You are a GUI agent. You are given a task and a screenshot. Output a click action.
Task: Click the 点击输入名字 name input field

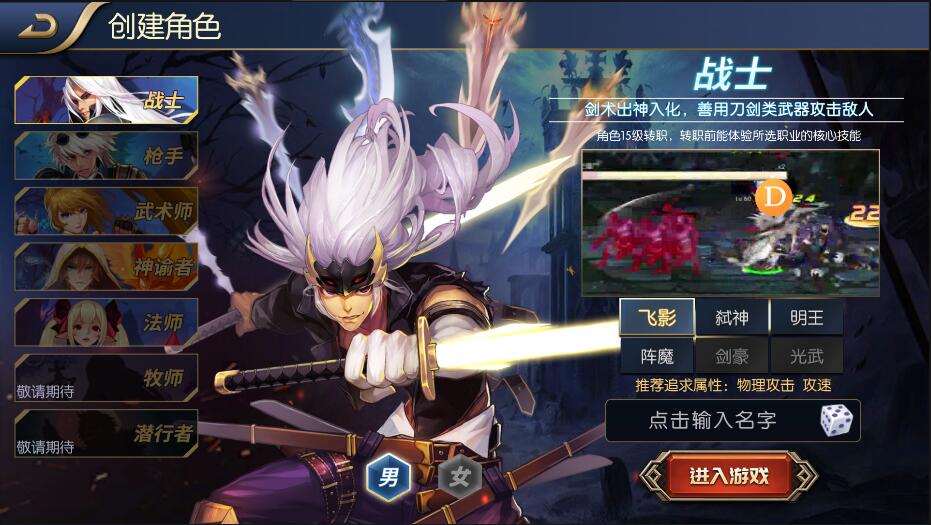712,421
